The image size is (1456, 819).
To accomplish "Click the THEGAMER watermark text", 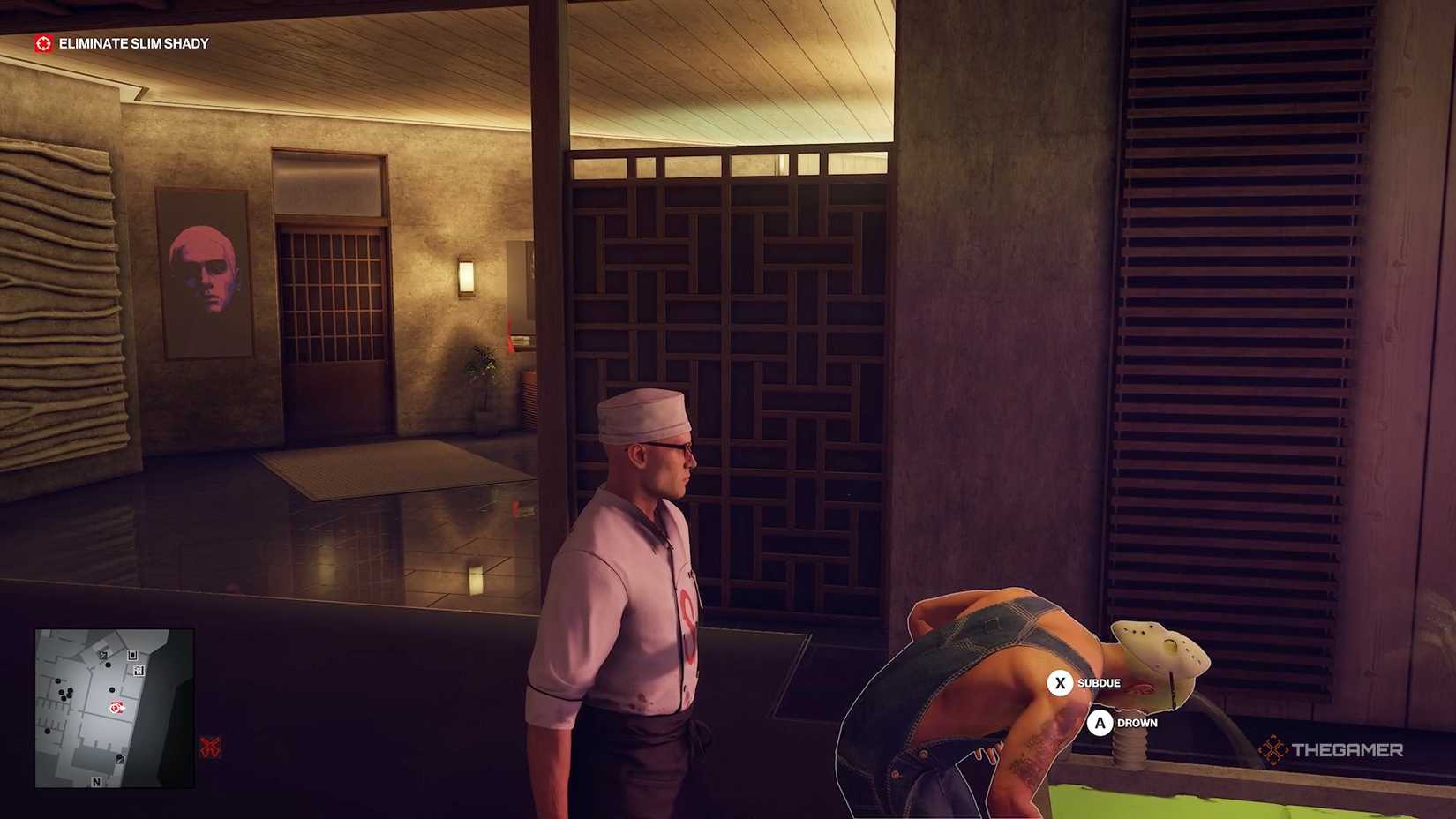I will pos(1350,749).
